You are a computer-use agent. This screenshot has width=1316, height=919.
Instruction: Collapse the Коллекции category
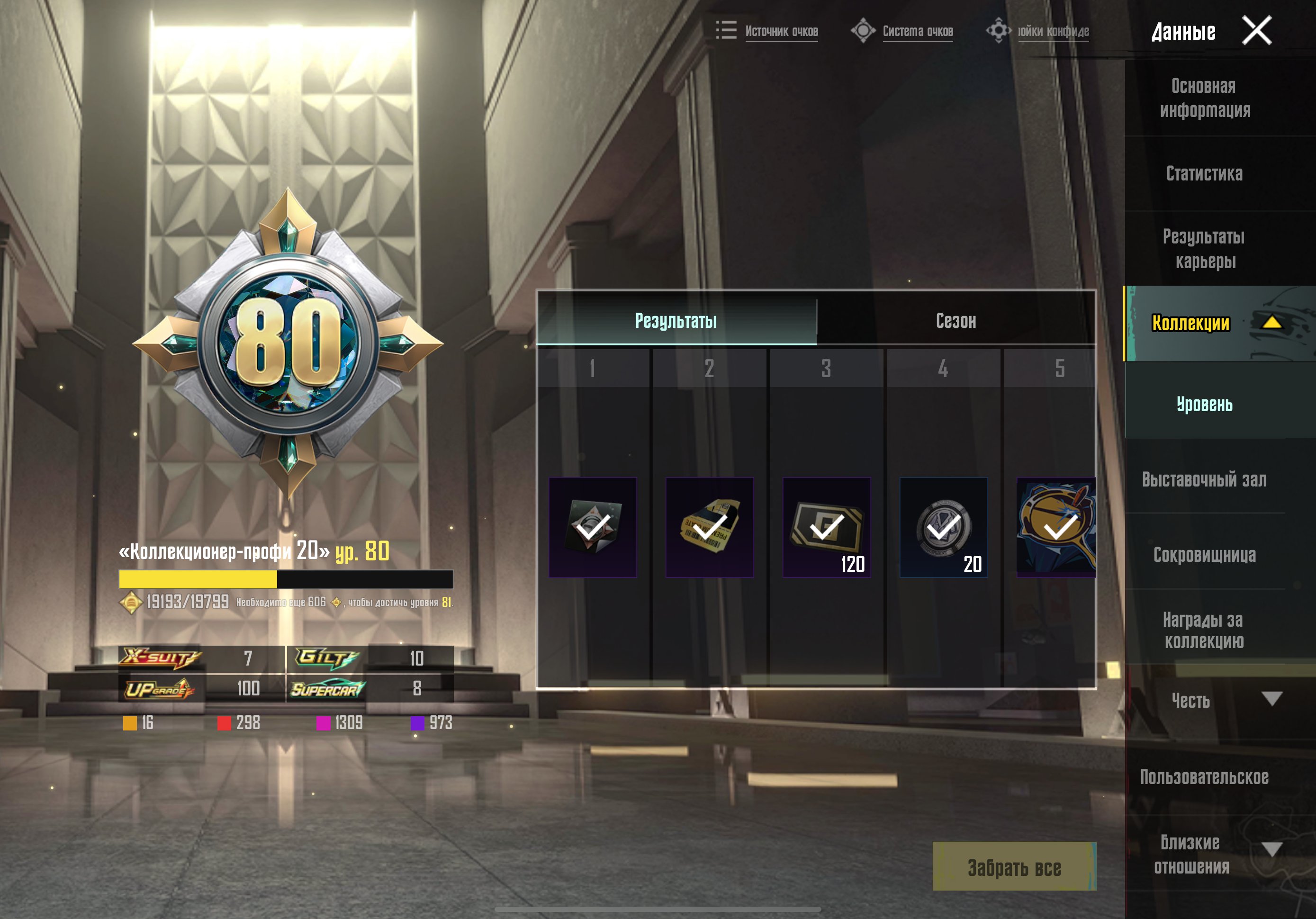(1271, 323)
